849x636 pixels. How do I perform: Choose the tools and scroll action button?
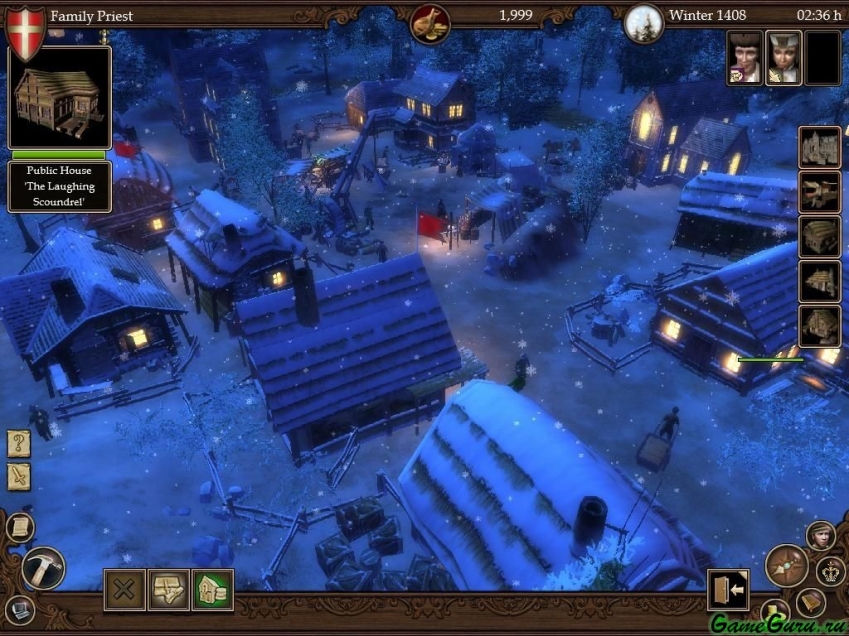[x=169, y=590]
